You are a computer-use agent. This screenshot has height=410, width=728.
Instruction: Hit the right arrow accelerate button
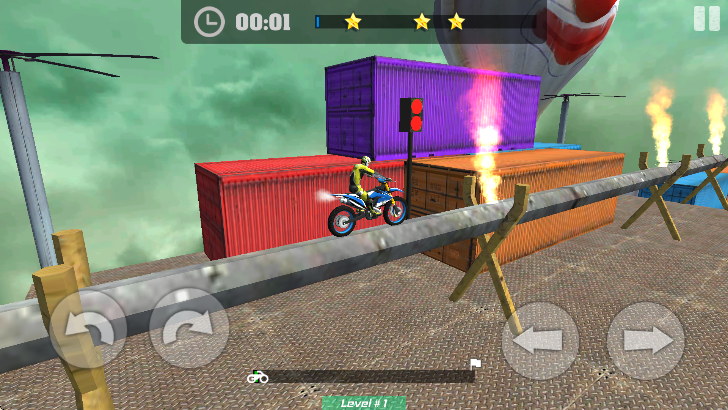645,340
